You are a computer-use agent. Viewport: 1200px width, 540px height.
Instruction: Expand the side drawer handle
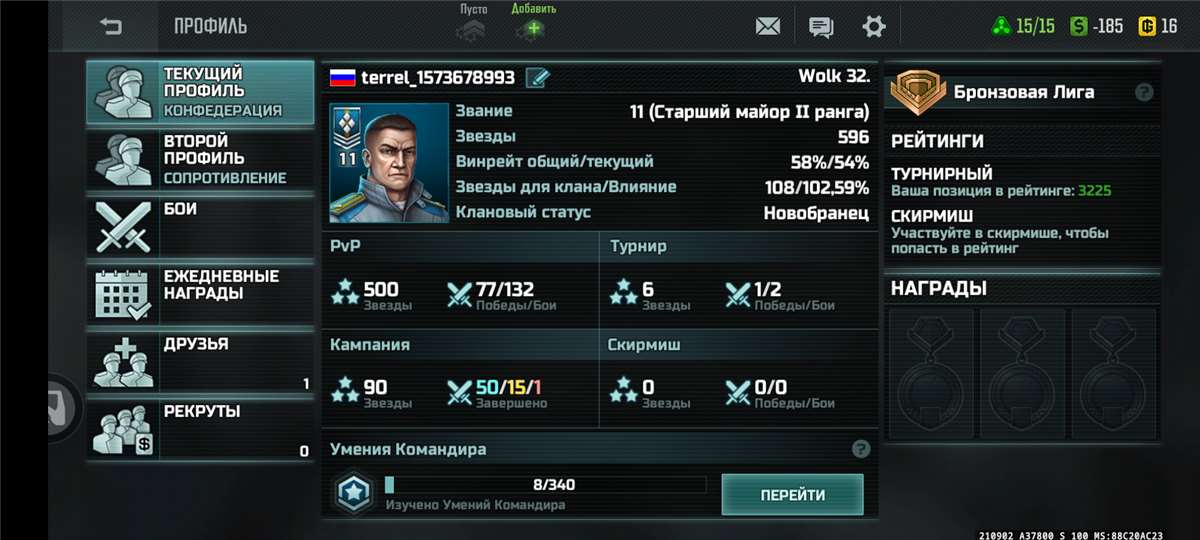(x=62, y=407)
